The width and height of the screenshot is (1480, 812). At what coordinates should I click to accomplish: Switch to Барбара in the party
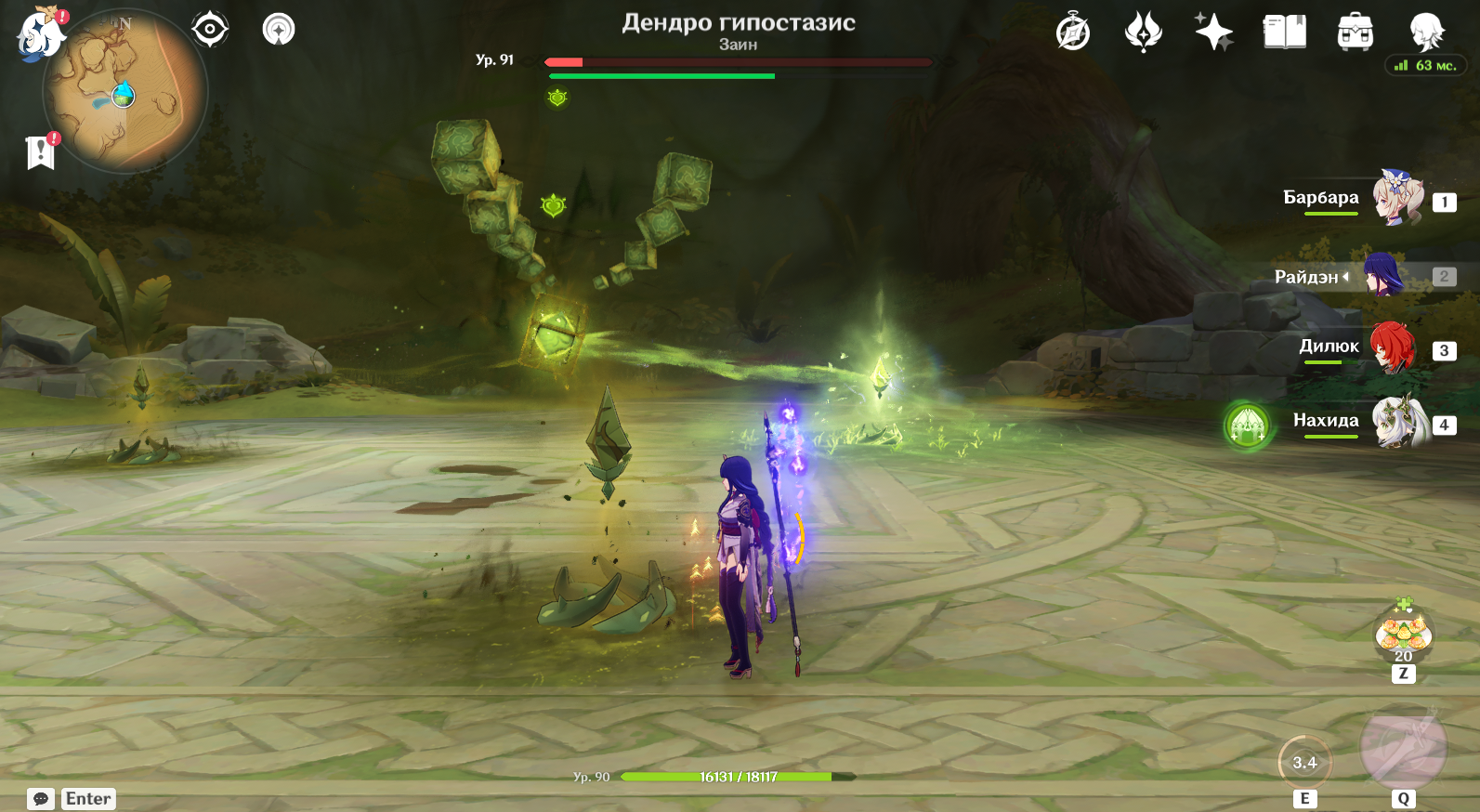click(1397, 198)
